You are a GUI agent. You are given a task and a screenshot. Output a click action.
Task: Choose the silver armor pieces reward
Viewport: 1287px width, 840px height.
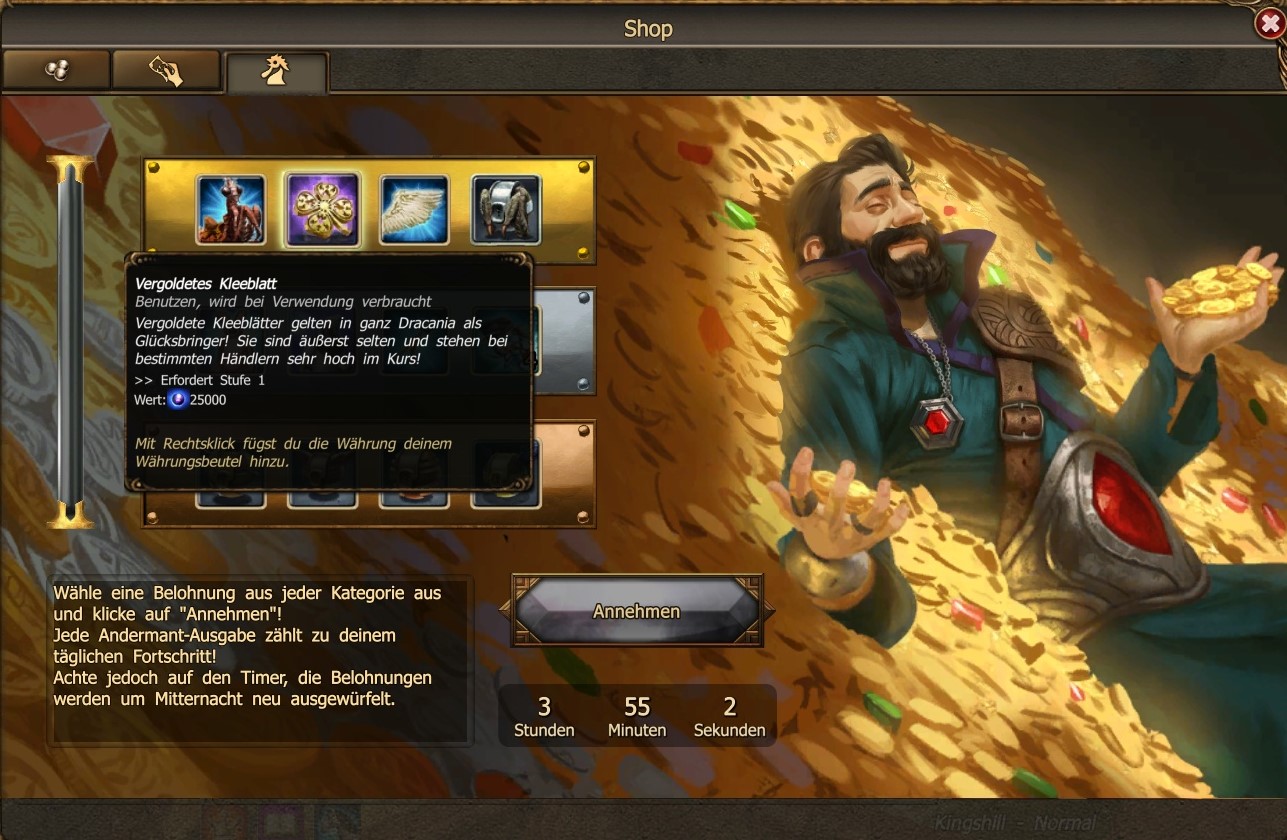click(x=506, y=210)
